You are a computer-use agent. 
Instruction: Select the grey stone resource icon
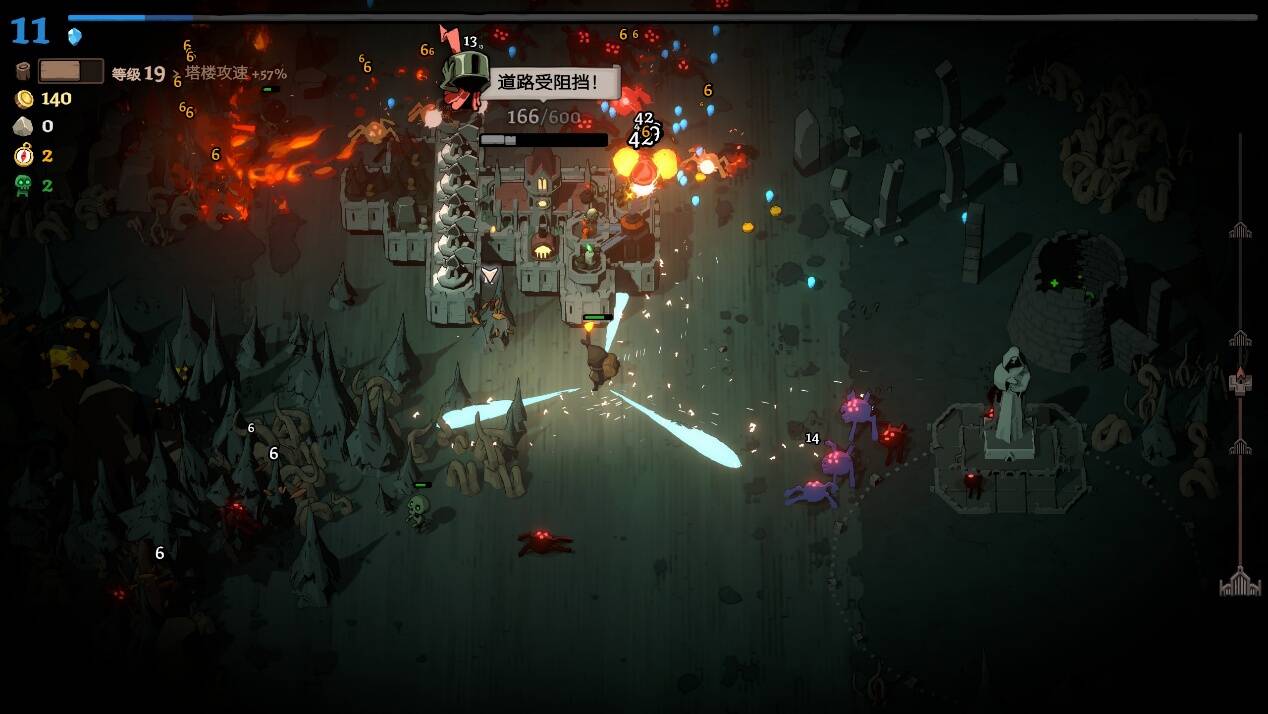point(23,127)
